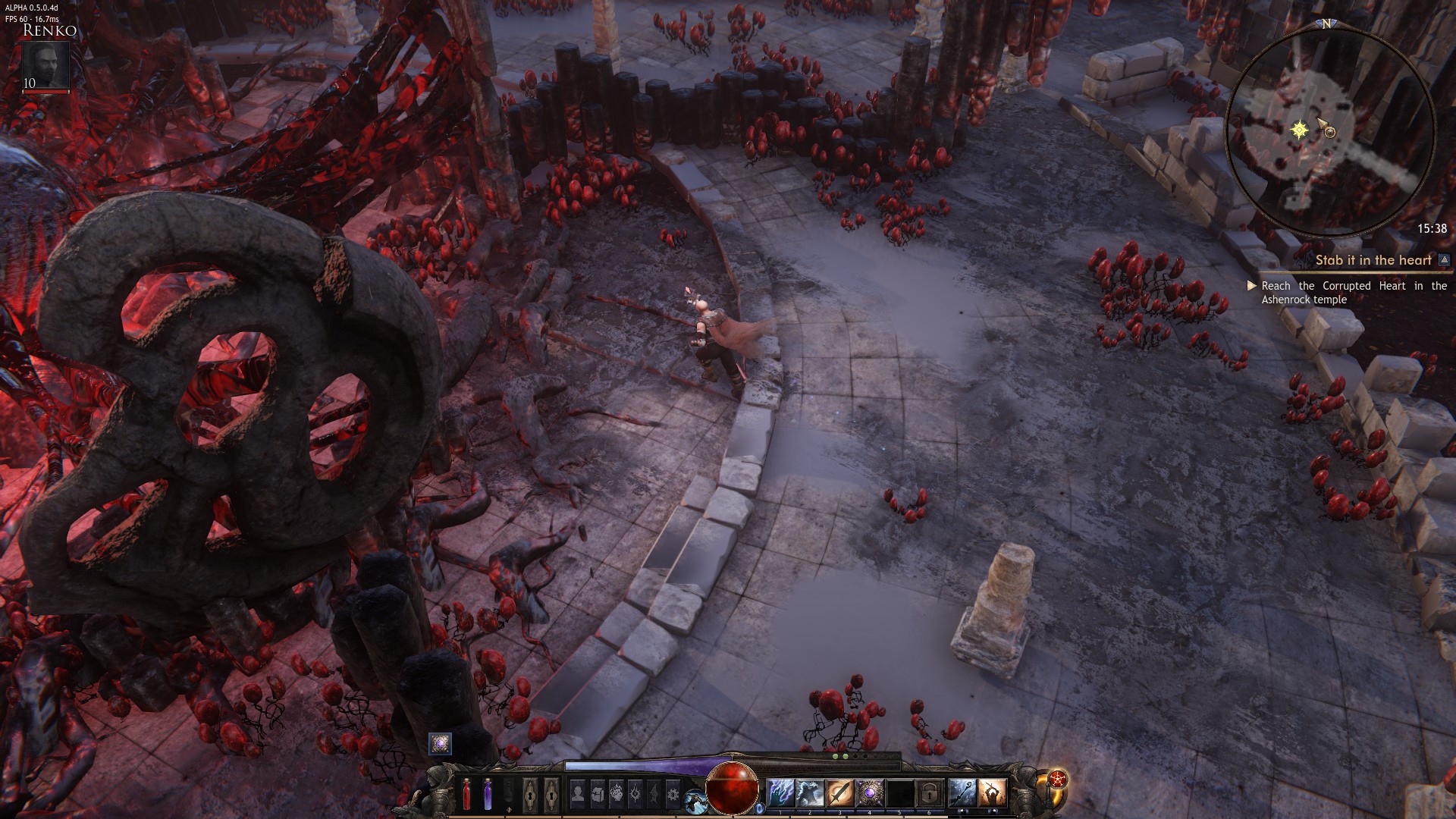Cast the ice beast skill

[x=810, y=793]
